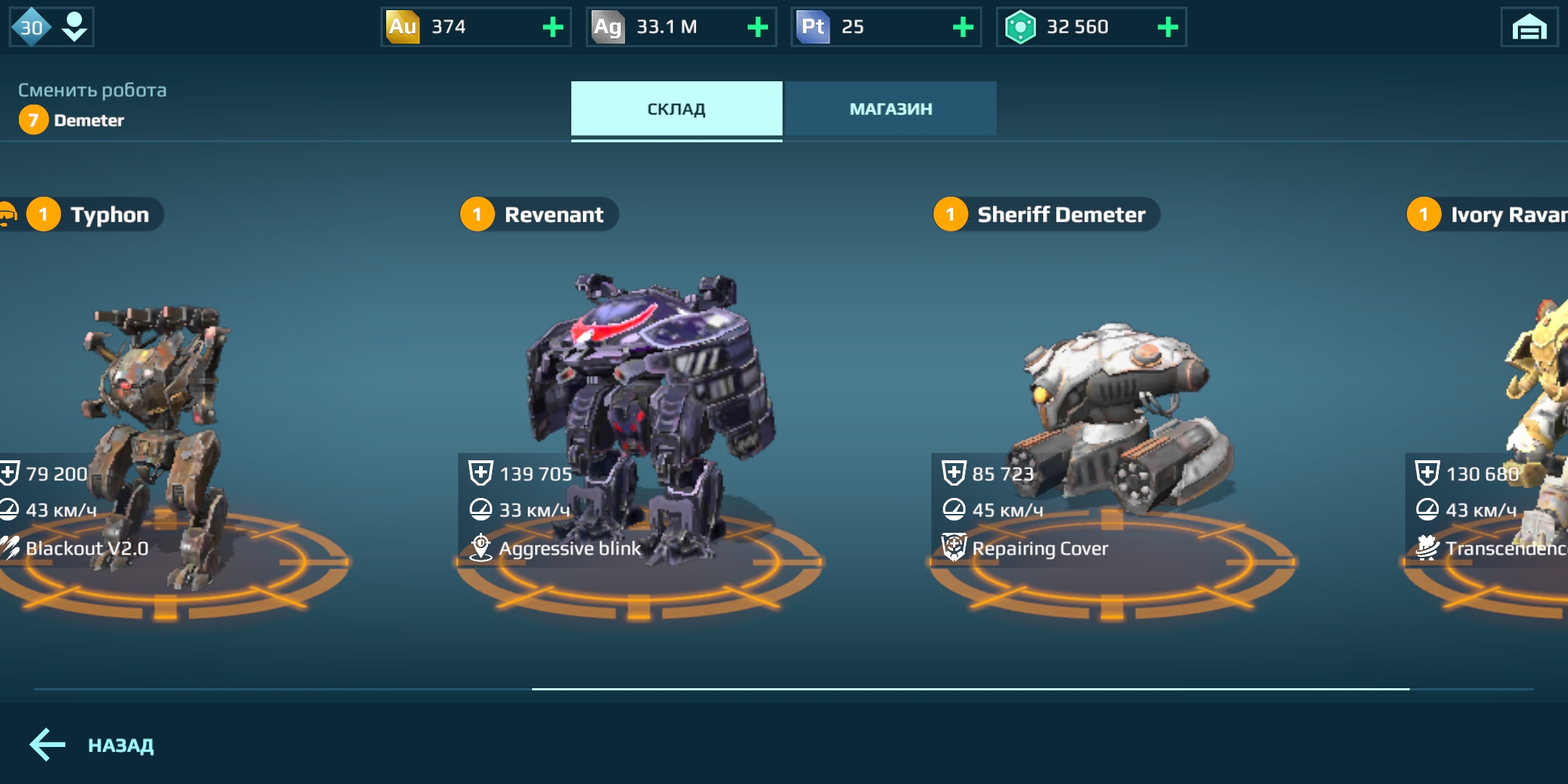Viewport: 1568px width, 784px height.
Task: Switch to the МАГАЗИН tab
Action: (x=891, y=109)
